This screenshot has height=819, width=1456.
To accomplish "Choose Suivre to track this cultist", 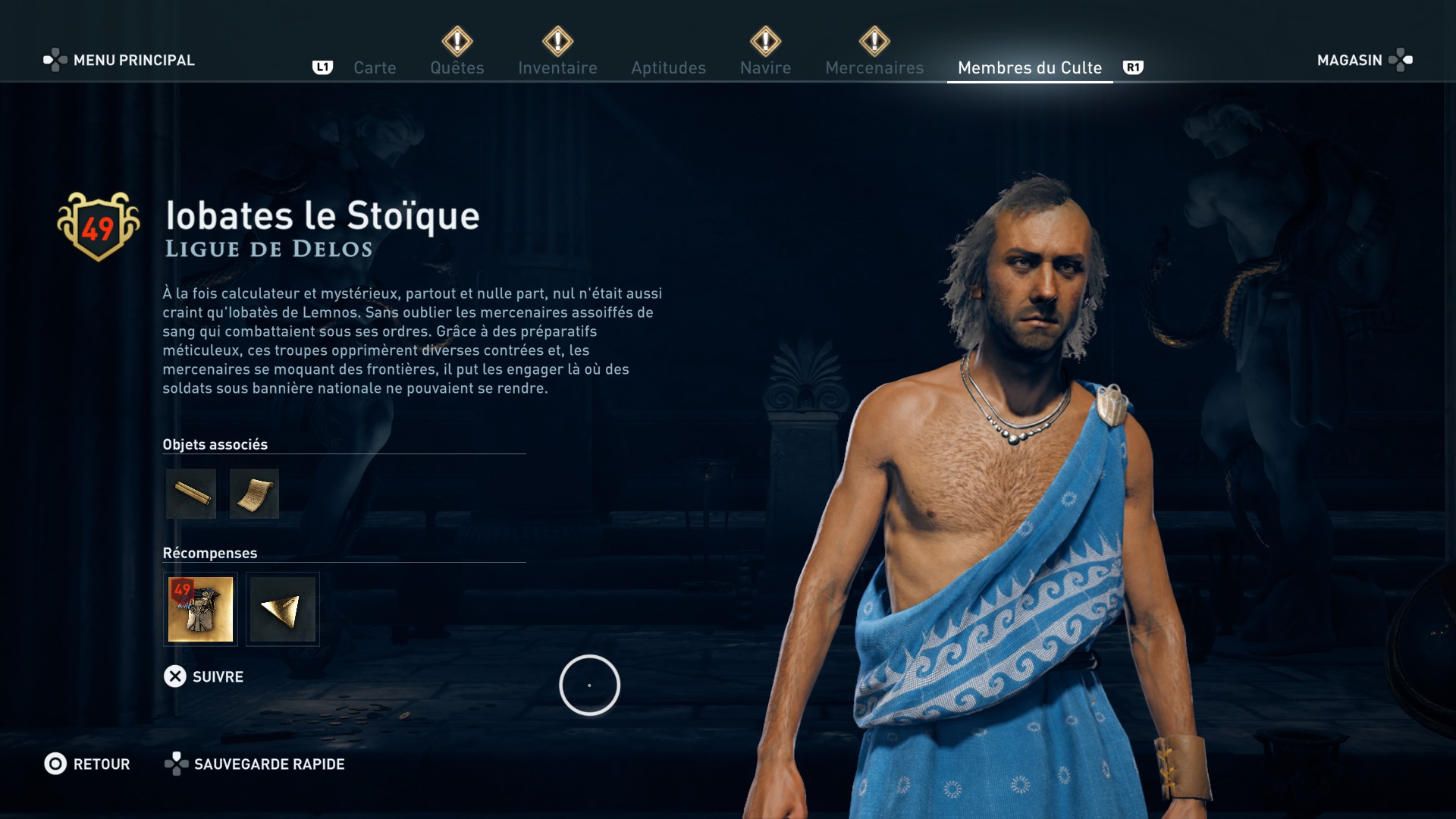I will [203, 676].
